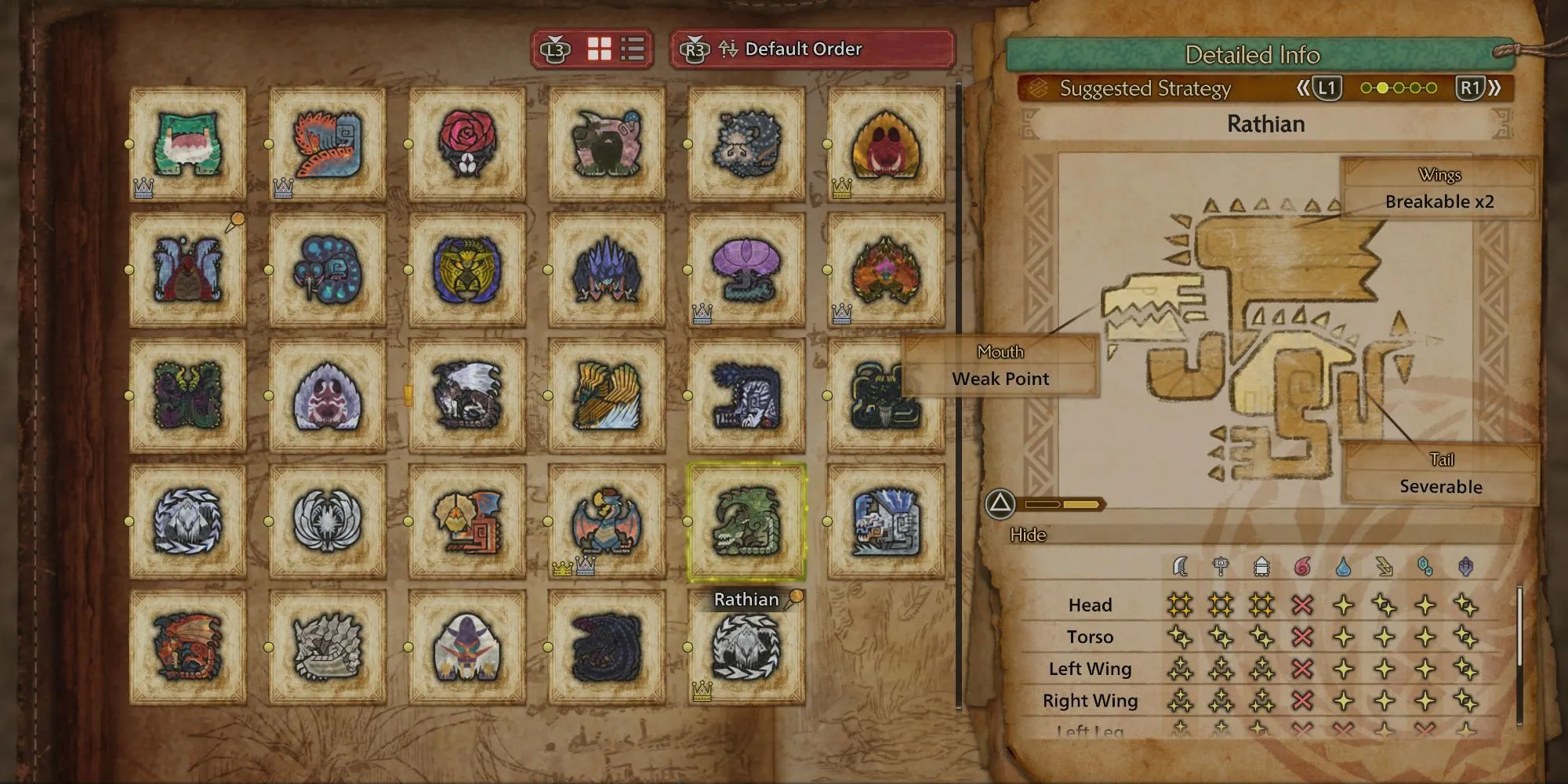1568x784 pixels.
Task: Pick the purple mushroom-shaped monster tile
Action: pos(746,270)
